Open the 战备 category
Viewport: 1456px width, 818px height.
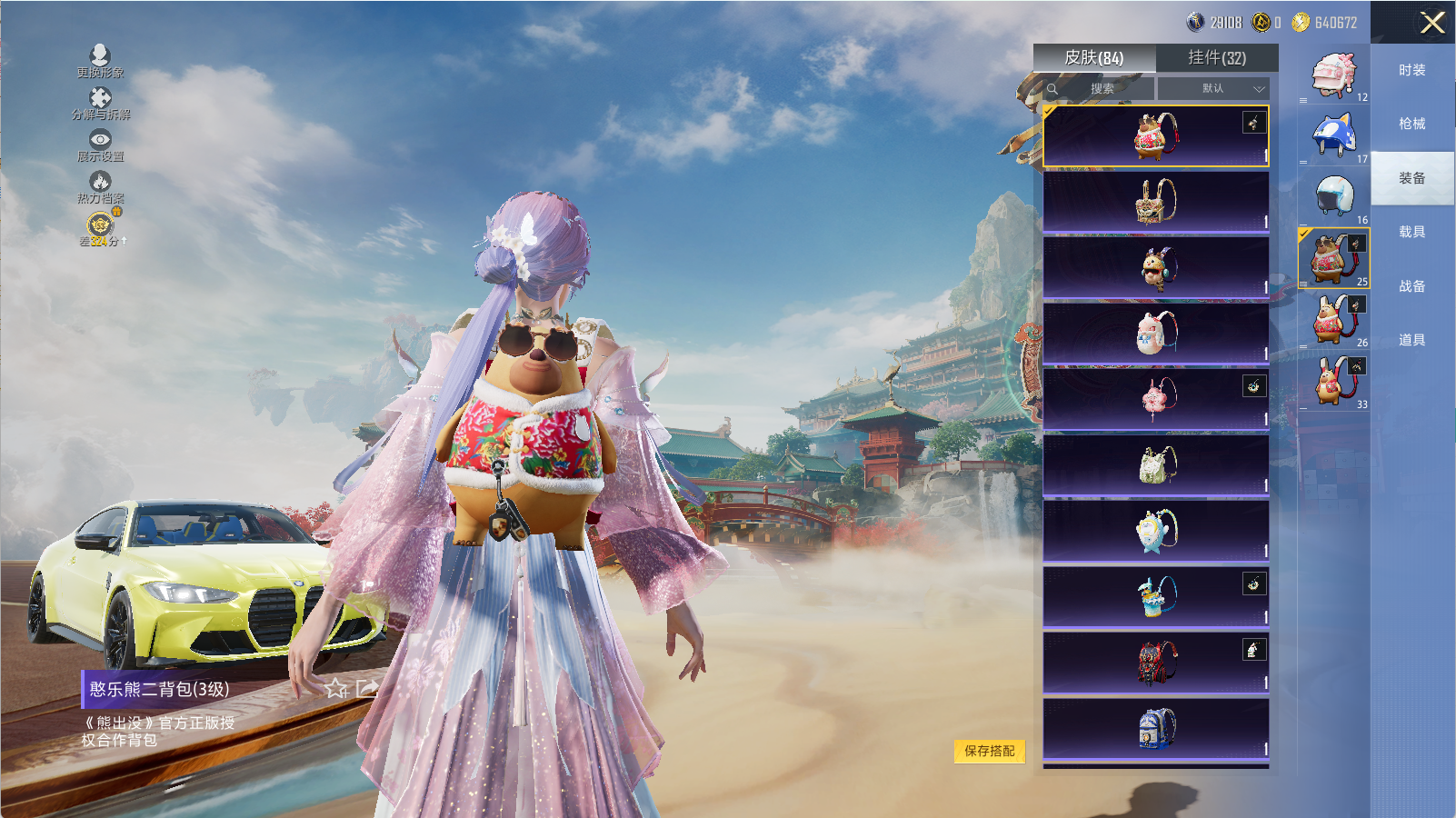point(1411,286)
